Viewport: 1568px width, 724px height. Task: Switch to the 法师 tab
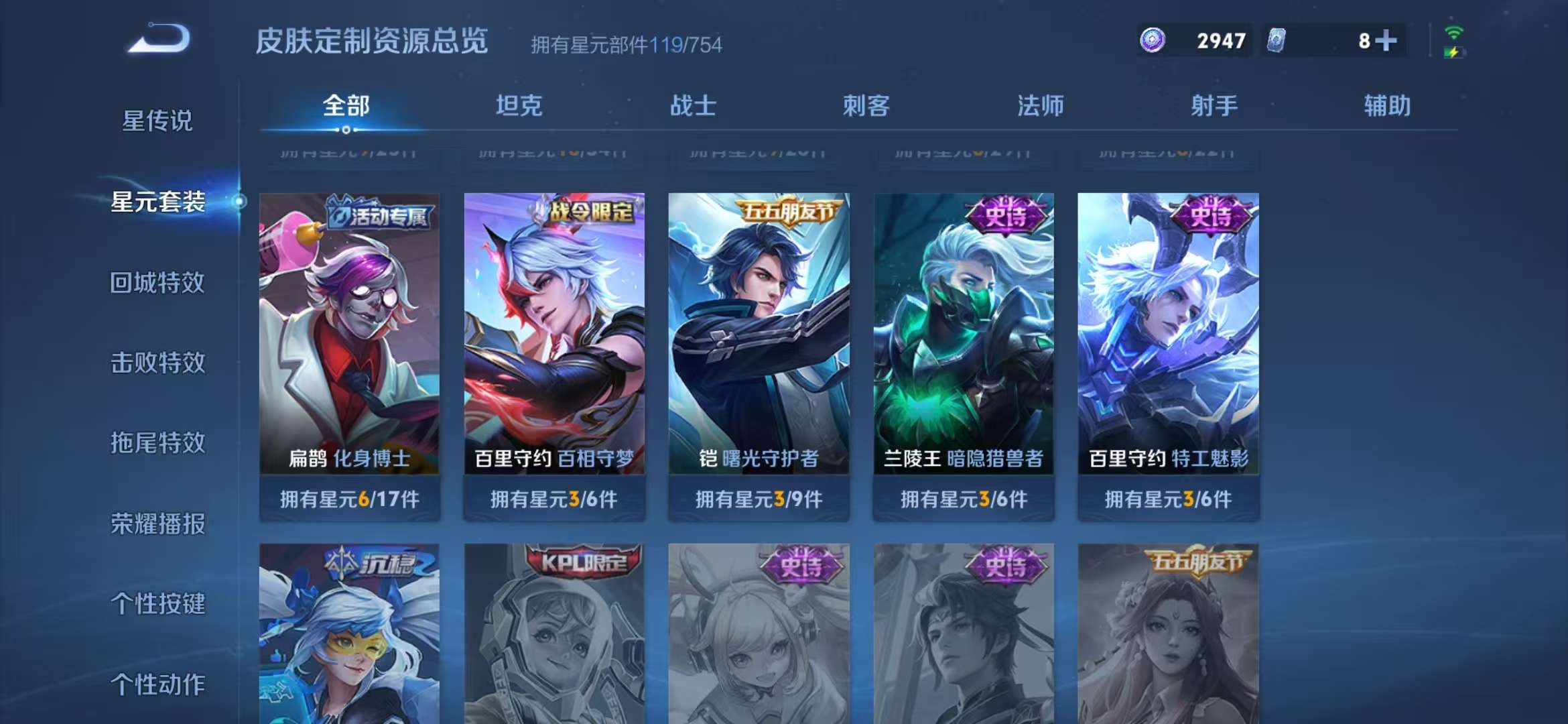[1041, 105]
